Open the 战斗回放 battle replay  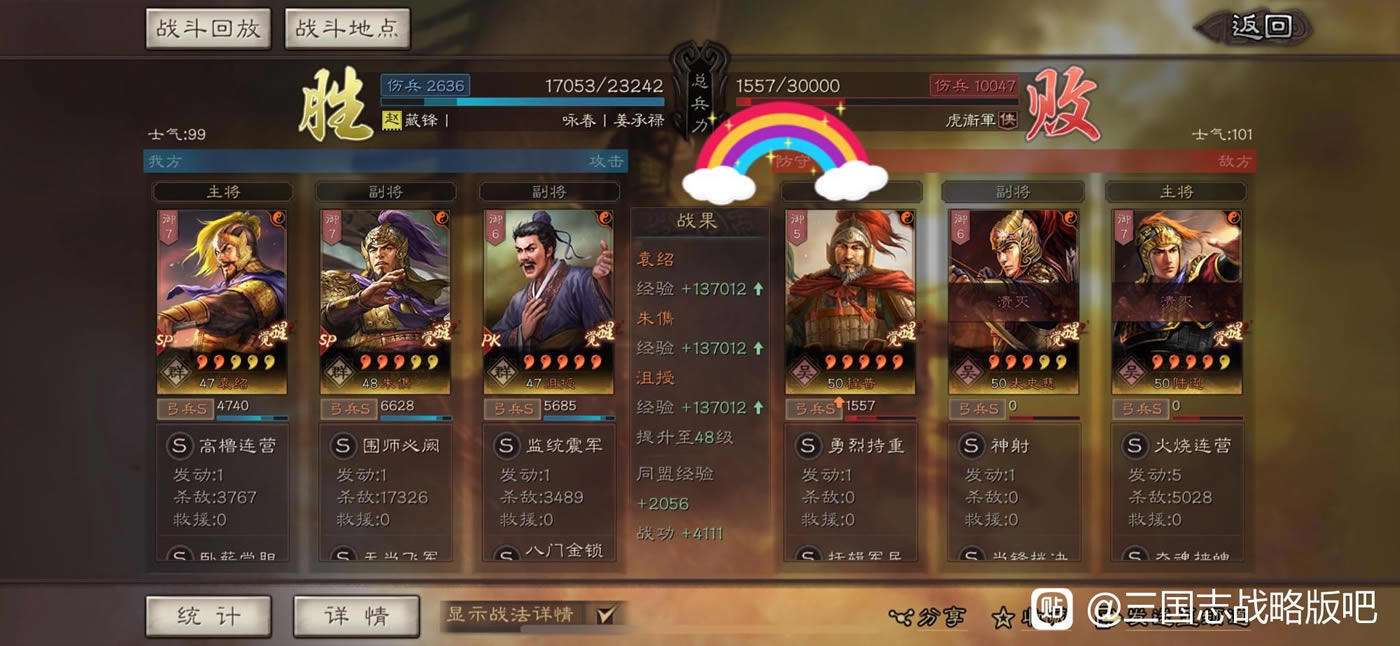point(209,28)
